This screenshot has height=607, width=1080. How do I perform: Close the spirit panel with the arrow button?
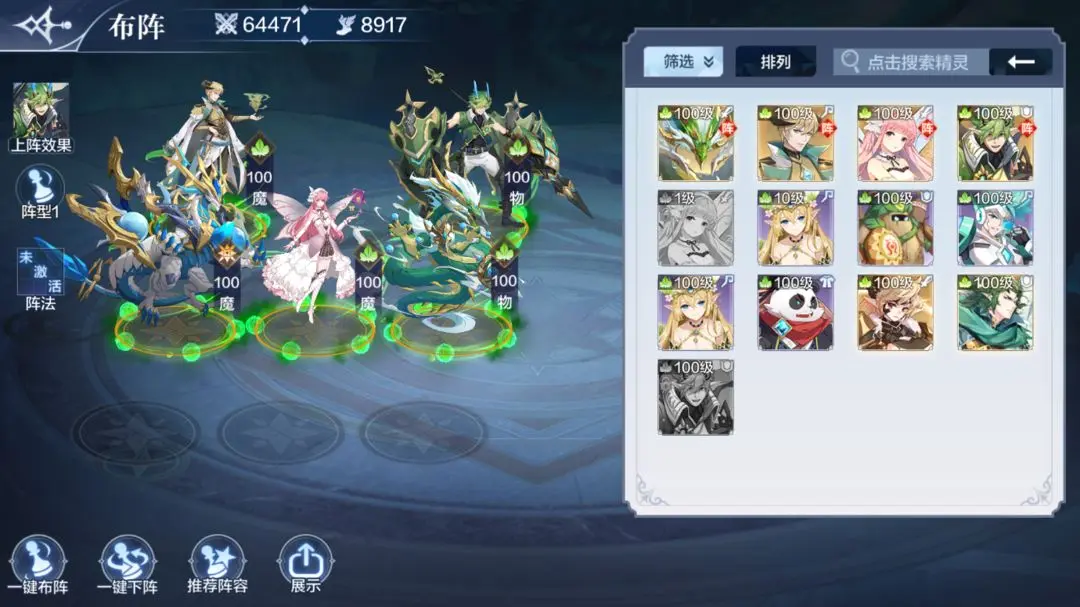(1020, 62)
